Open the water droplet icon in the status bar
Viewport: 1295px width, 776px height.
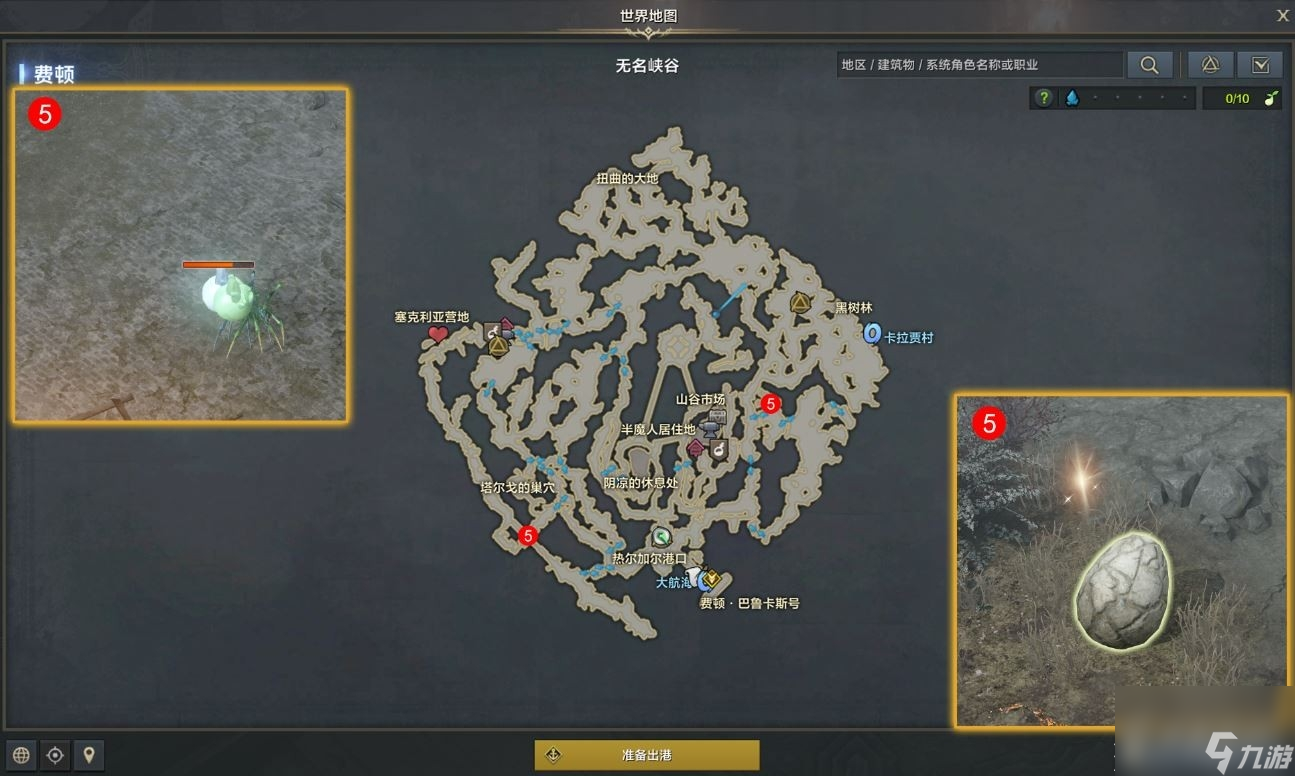pos(1072,98)
